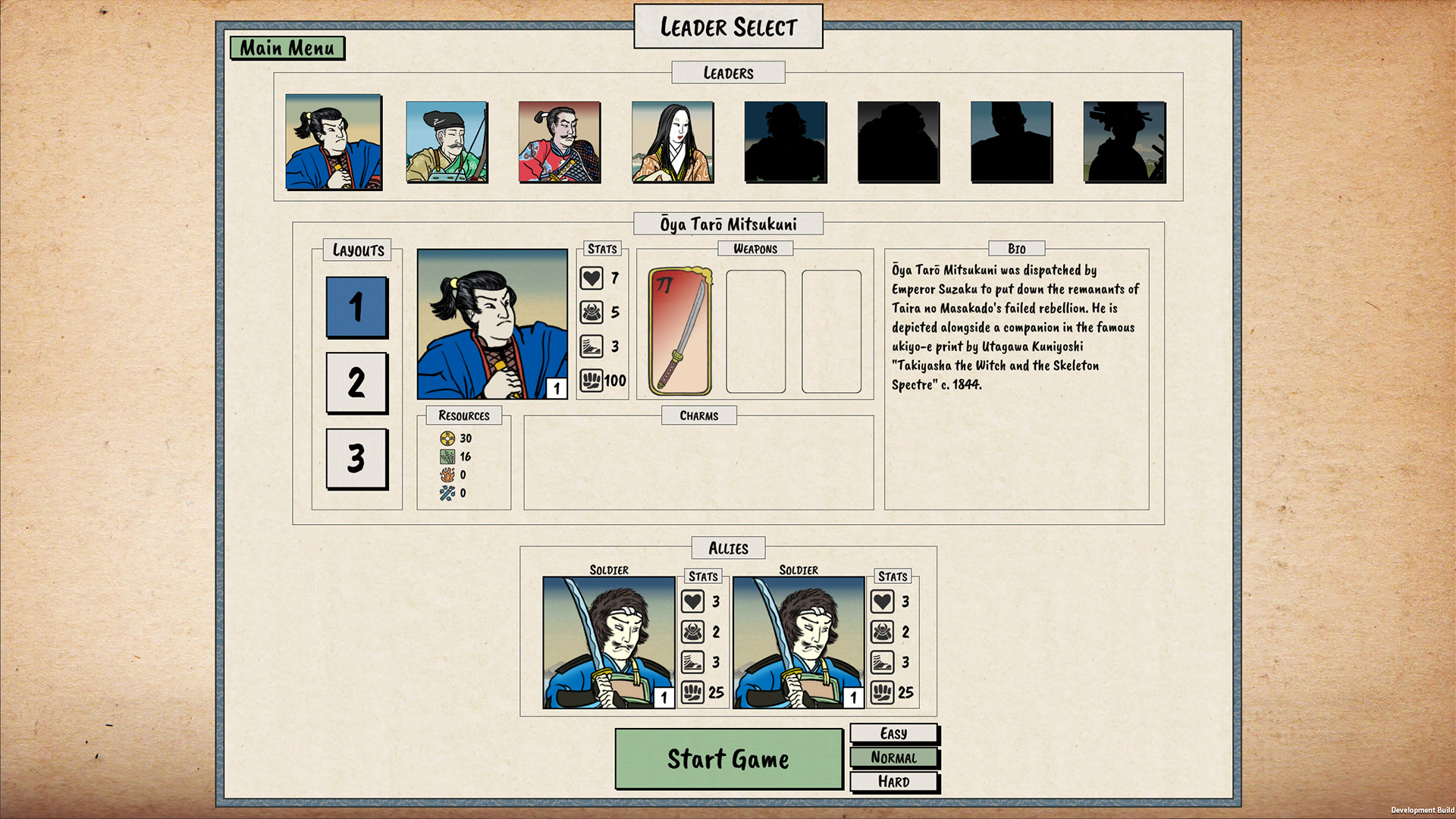
Task: Click Soldier ally's heart stat icon
Action: tap(692, 602)
